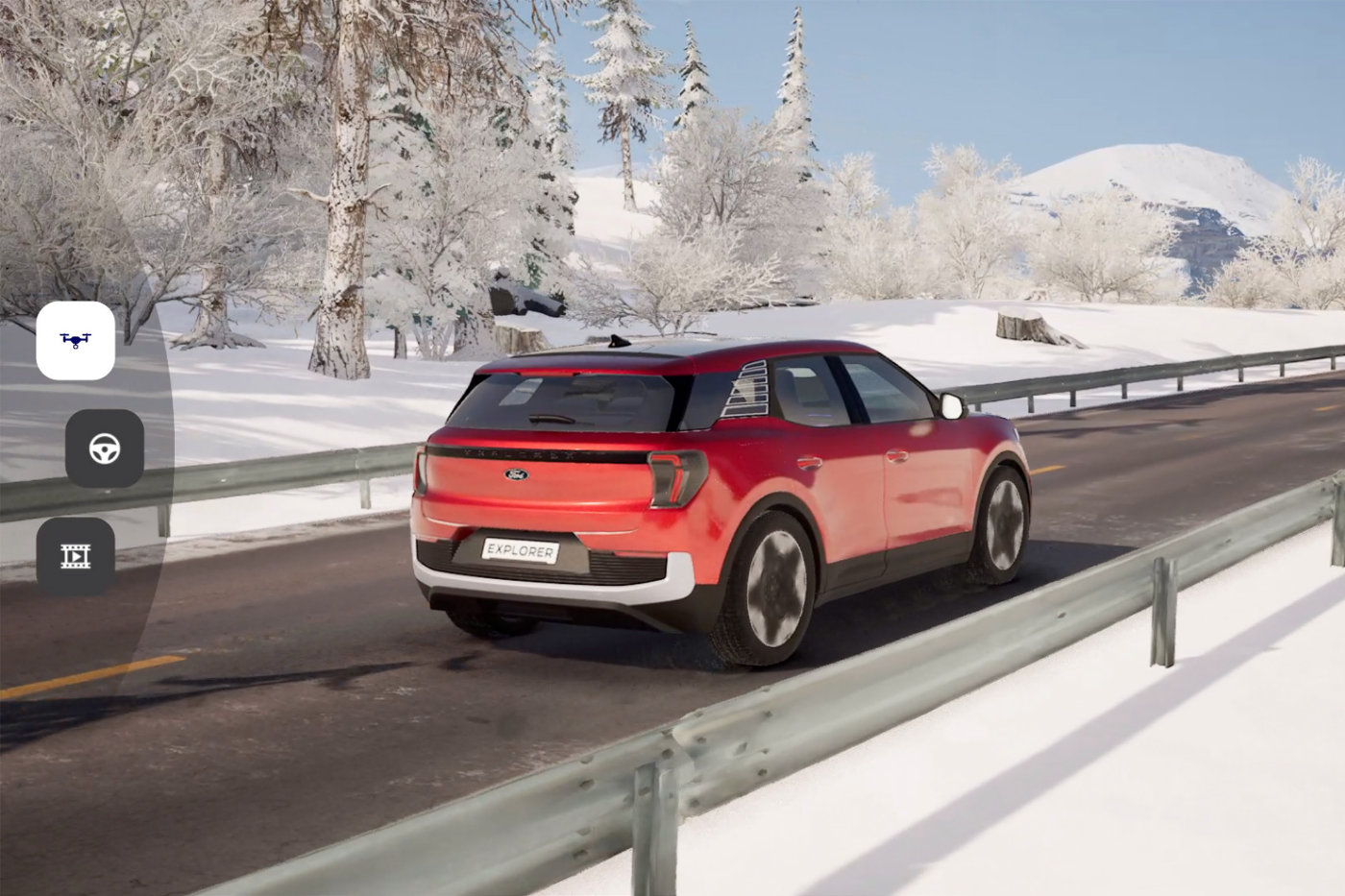Viewport: 1345px width, 896px height.
Task: Click the EXPLORER license plate
Action: pos(520,550)
